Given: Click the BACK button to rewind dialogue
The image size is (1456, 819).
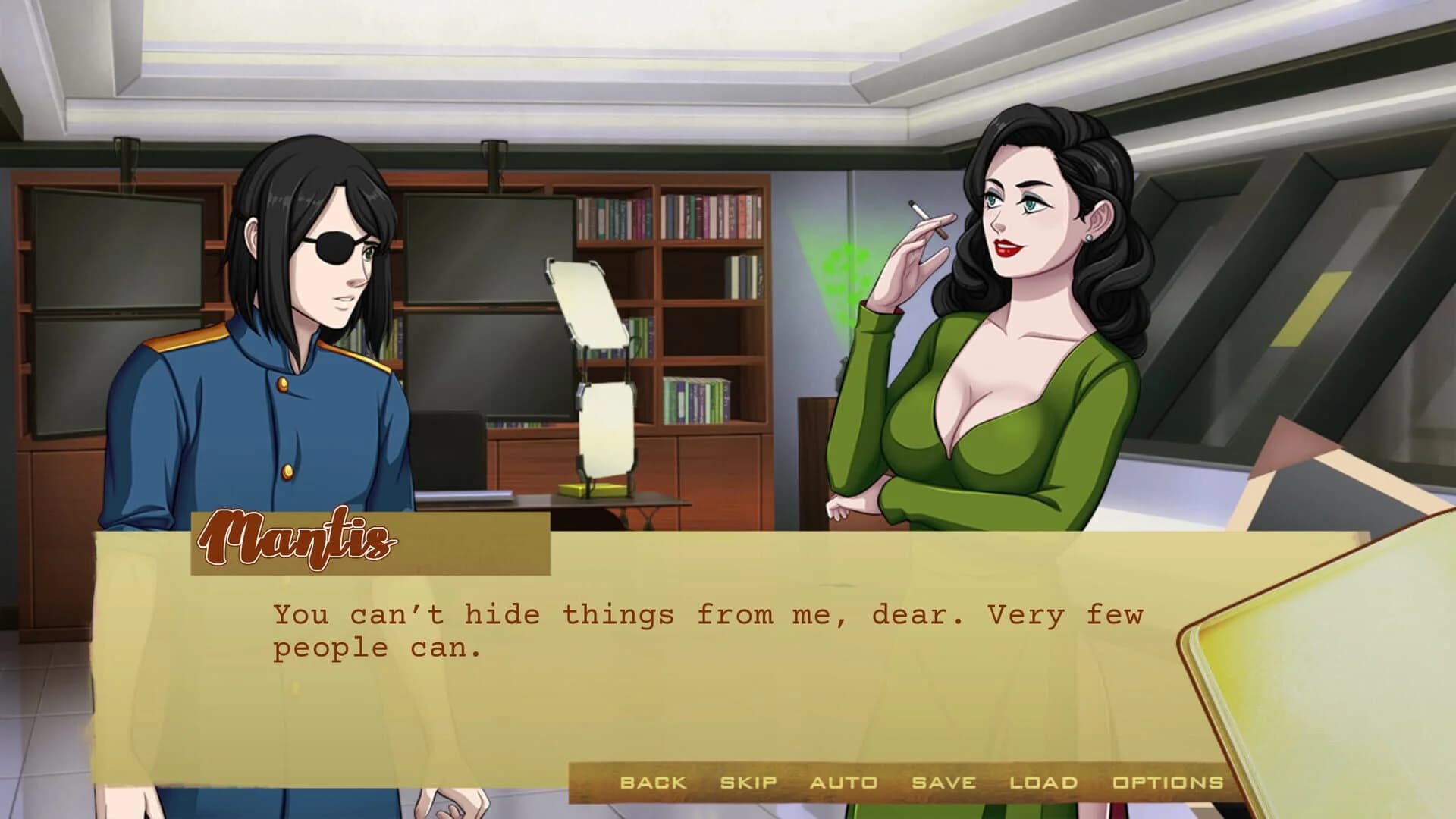Looking at the screenshot, I should coord(652,781).
